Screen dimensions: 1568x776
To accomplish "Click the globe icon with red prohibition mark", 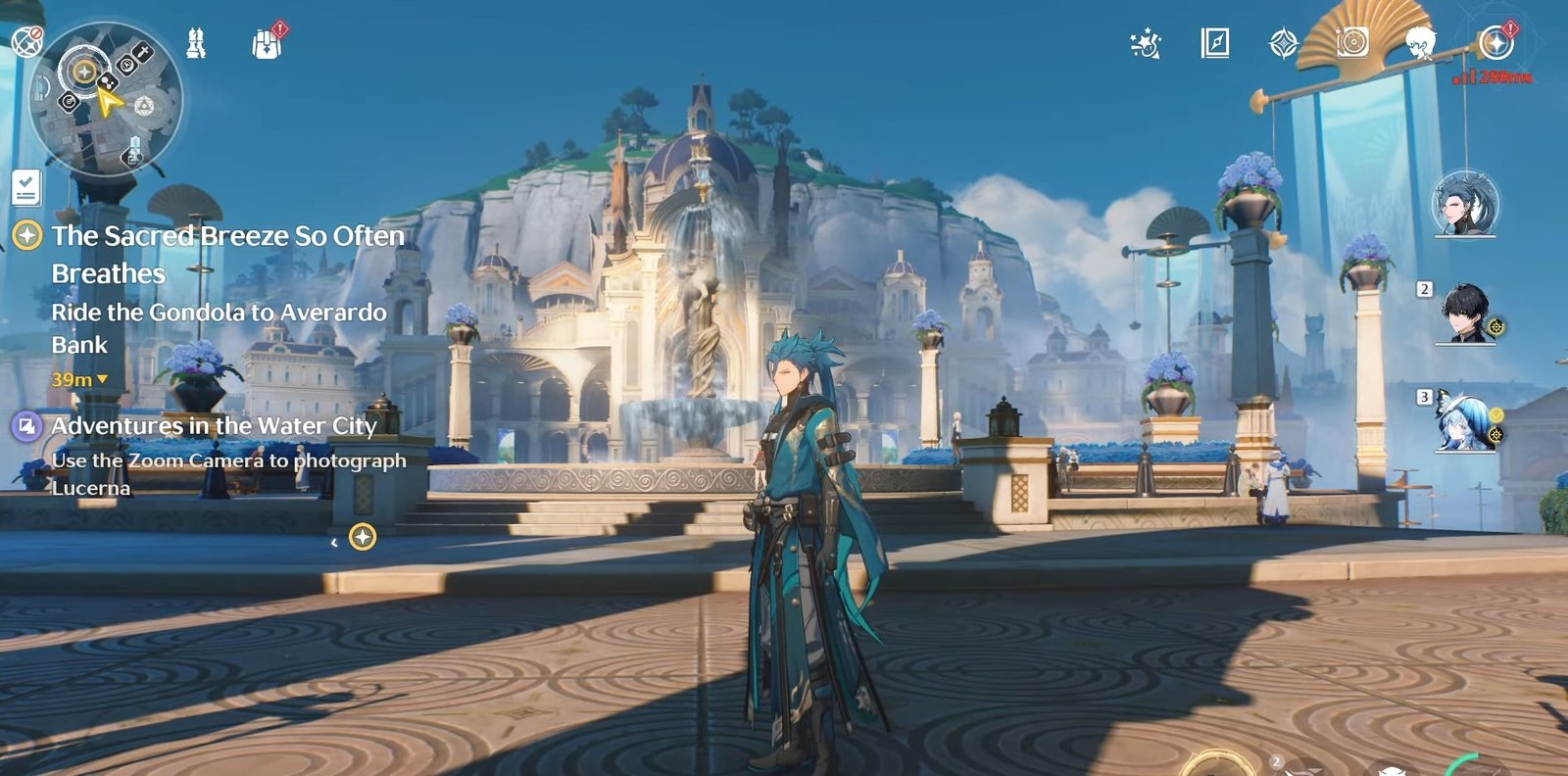I will tap(26, 40).
